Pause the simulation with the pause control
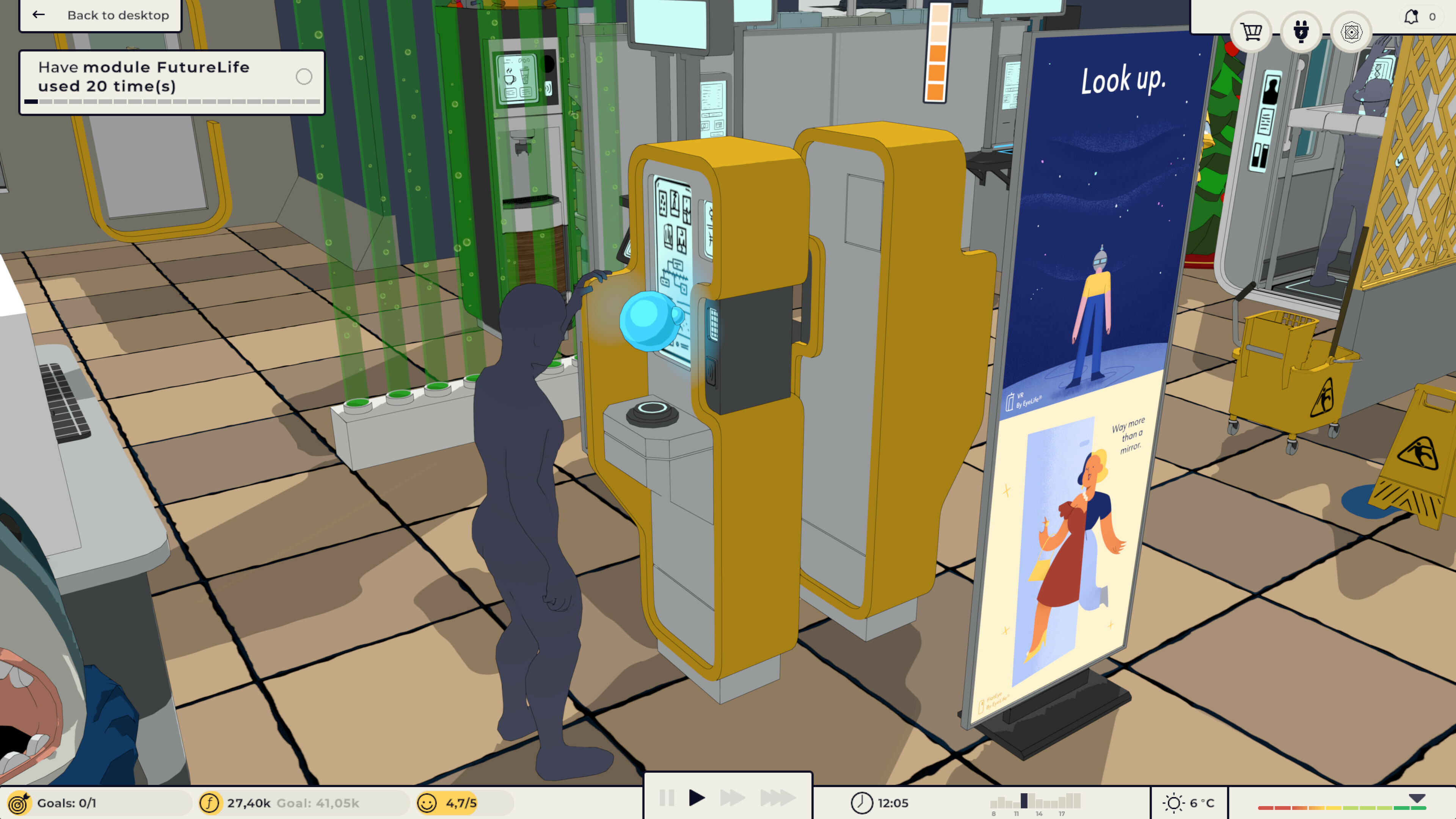 [x=667, y=799]
